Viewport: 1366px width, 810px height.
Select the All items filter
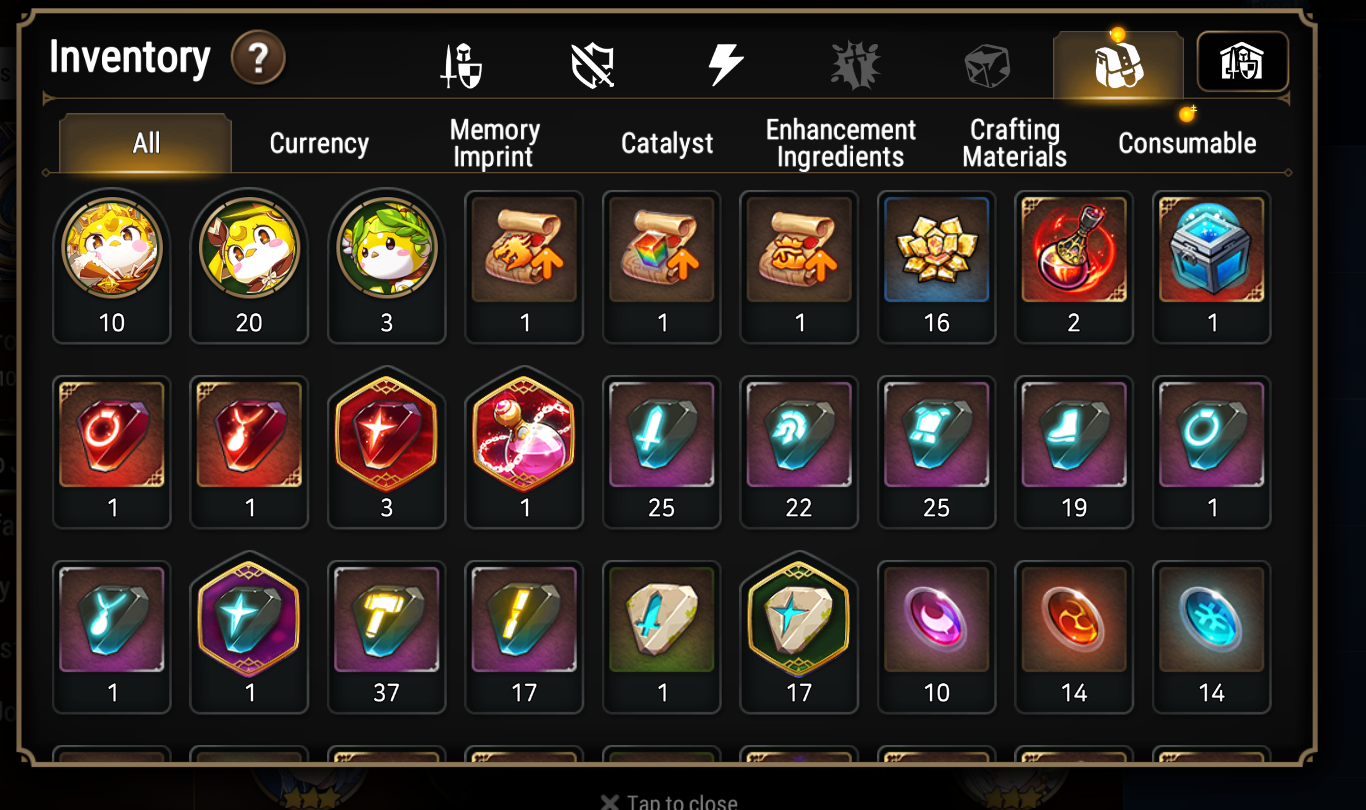[x=144, y=143]
